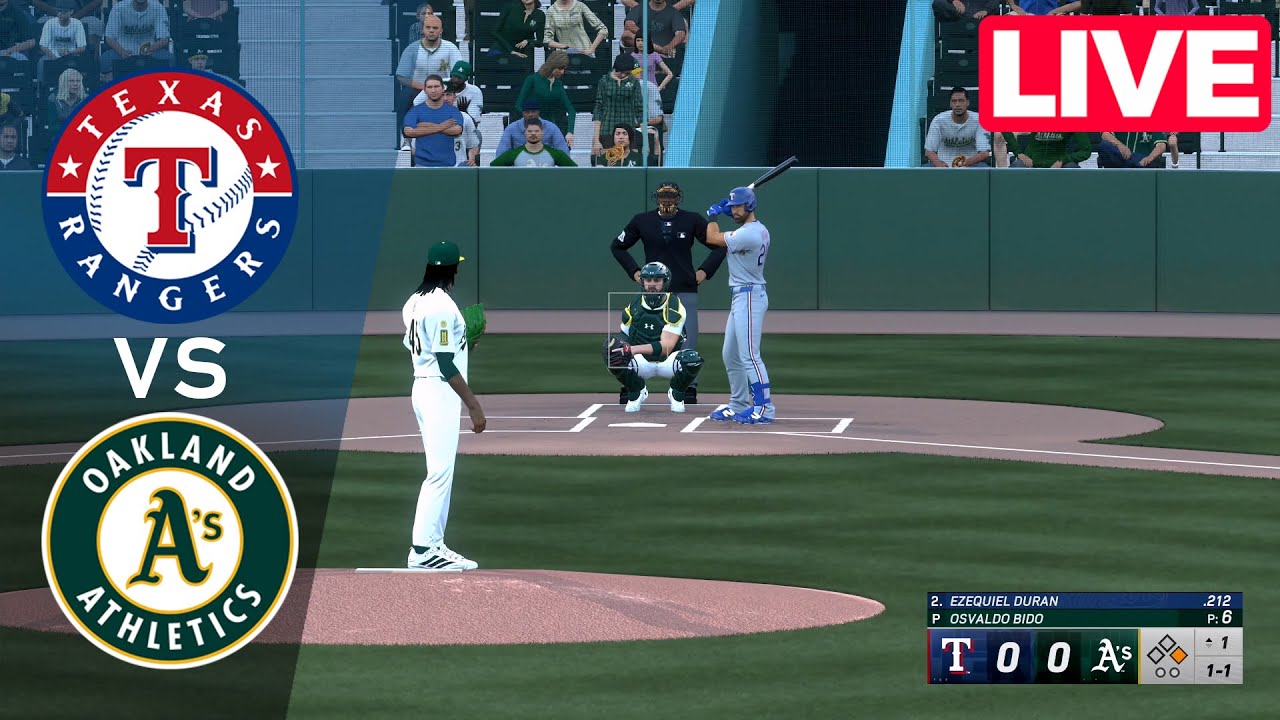Click the outs indicator circles
This screenshot has height=720, width=1280.
(1169, 670)
